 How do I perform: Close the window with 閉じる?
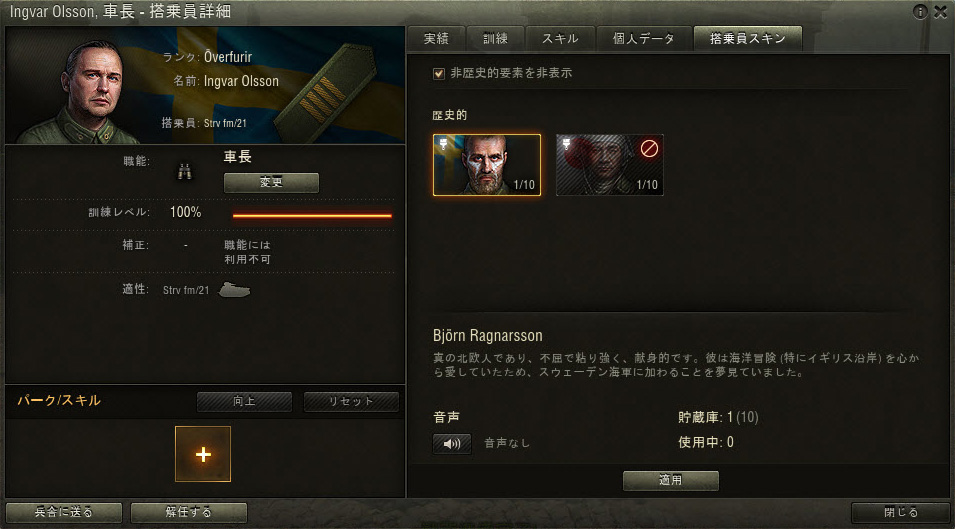pyautogui.click(x=900, y=513)
